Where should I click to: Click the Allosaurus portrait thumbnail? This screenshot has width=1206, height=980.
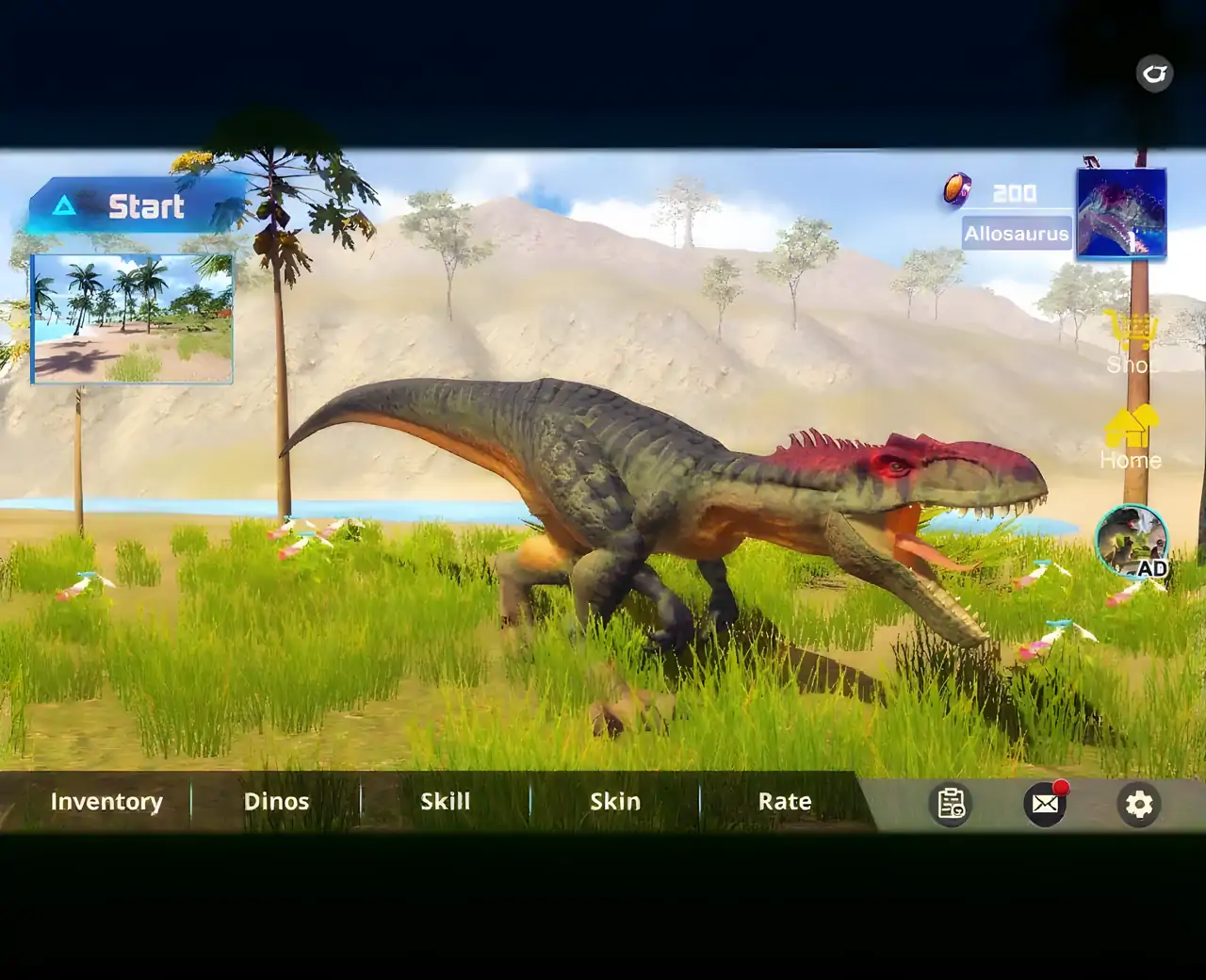click(x=1121, y=214)
